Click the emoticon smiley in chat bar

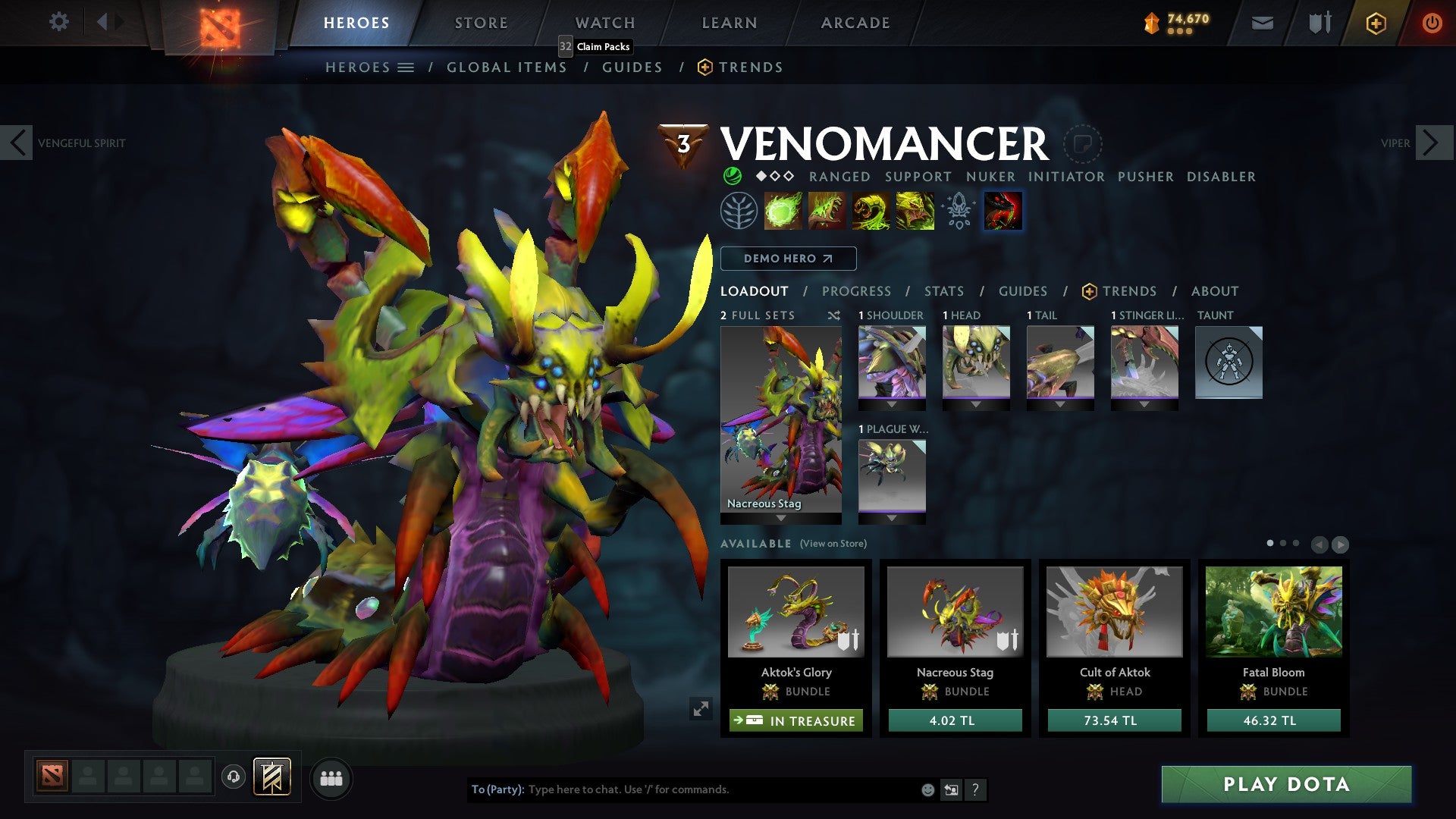click(x=927, y=789)
